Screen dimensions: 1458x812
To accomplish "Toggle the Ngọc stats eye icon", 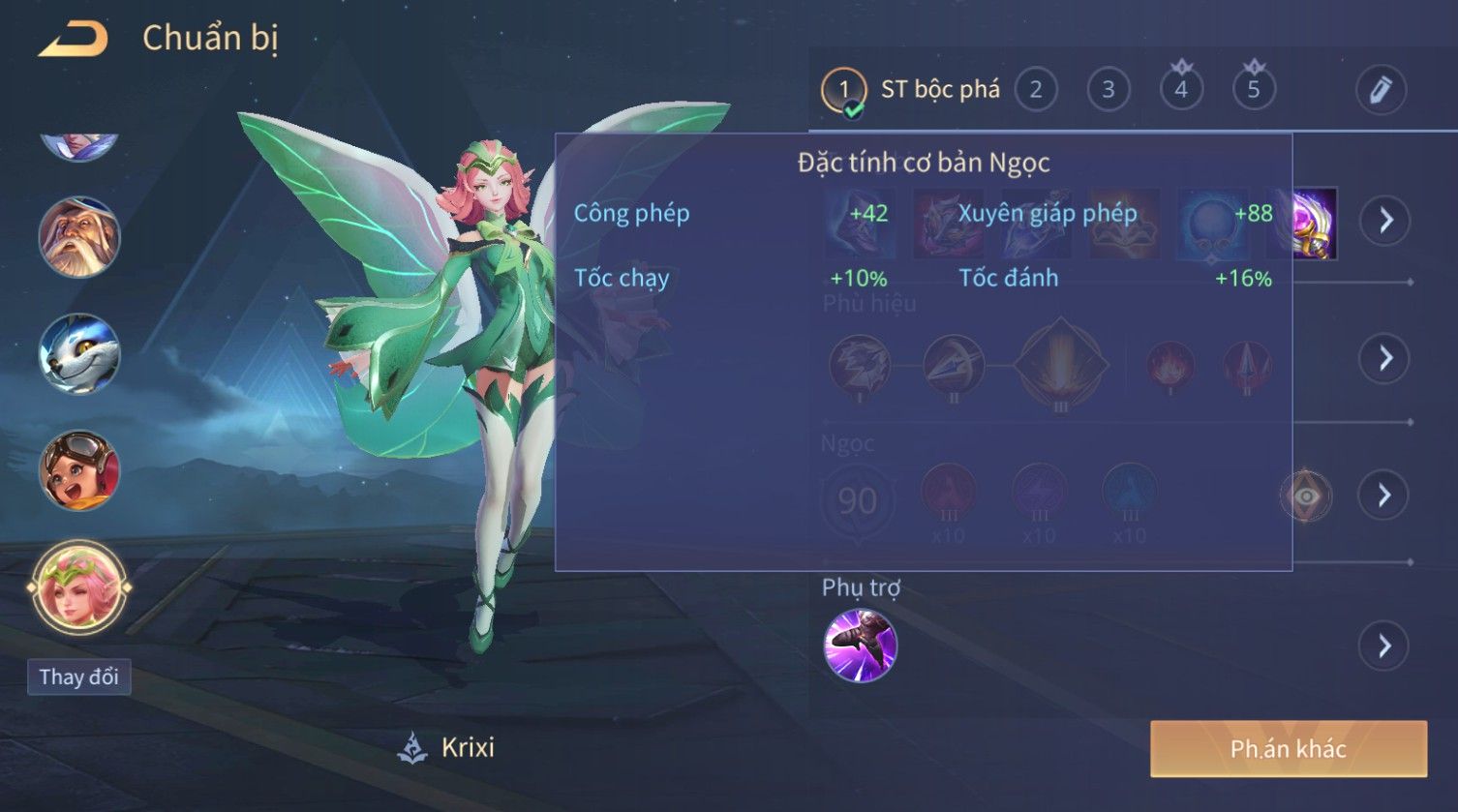I will pos(1306,496).
